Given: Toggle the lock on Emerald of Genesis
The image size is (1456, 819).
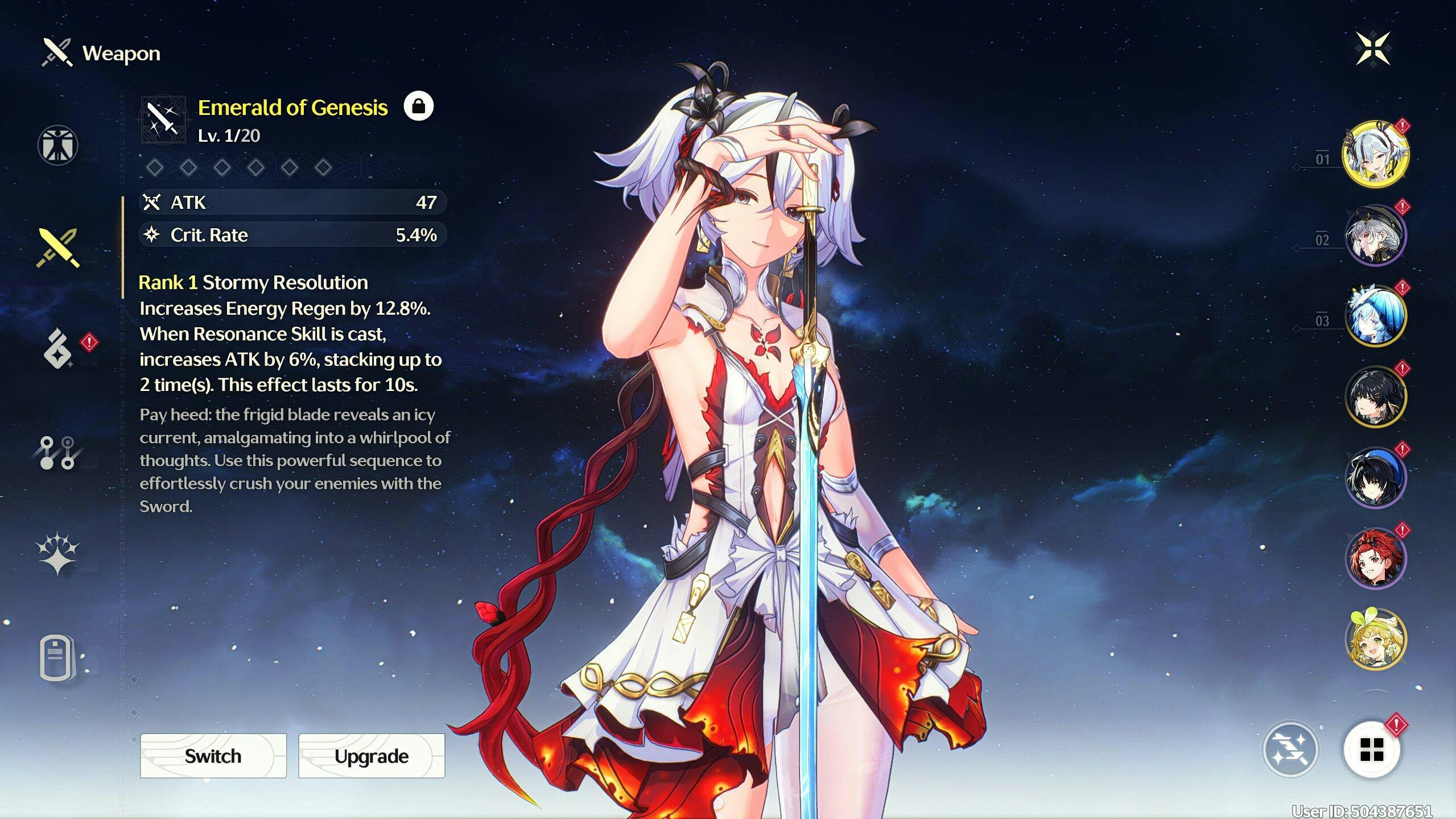Looking at the screenshot, I should (418, 106).
